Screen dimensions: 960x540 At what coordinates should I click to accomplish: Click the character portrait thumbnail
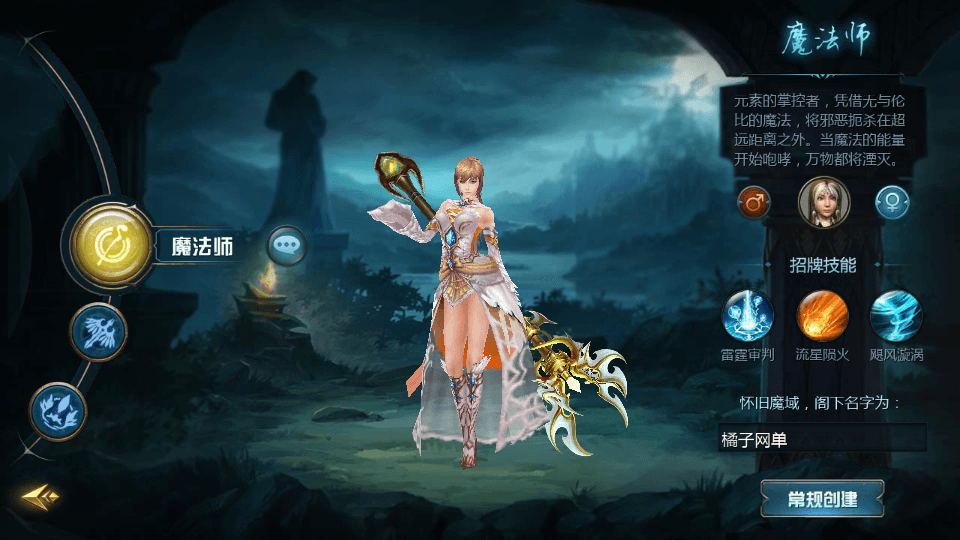823,201
